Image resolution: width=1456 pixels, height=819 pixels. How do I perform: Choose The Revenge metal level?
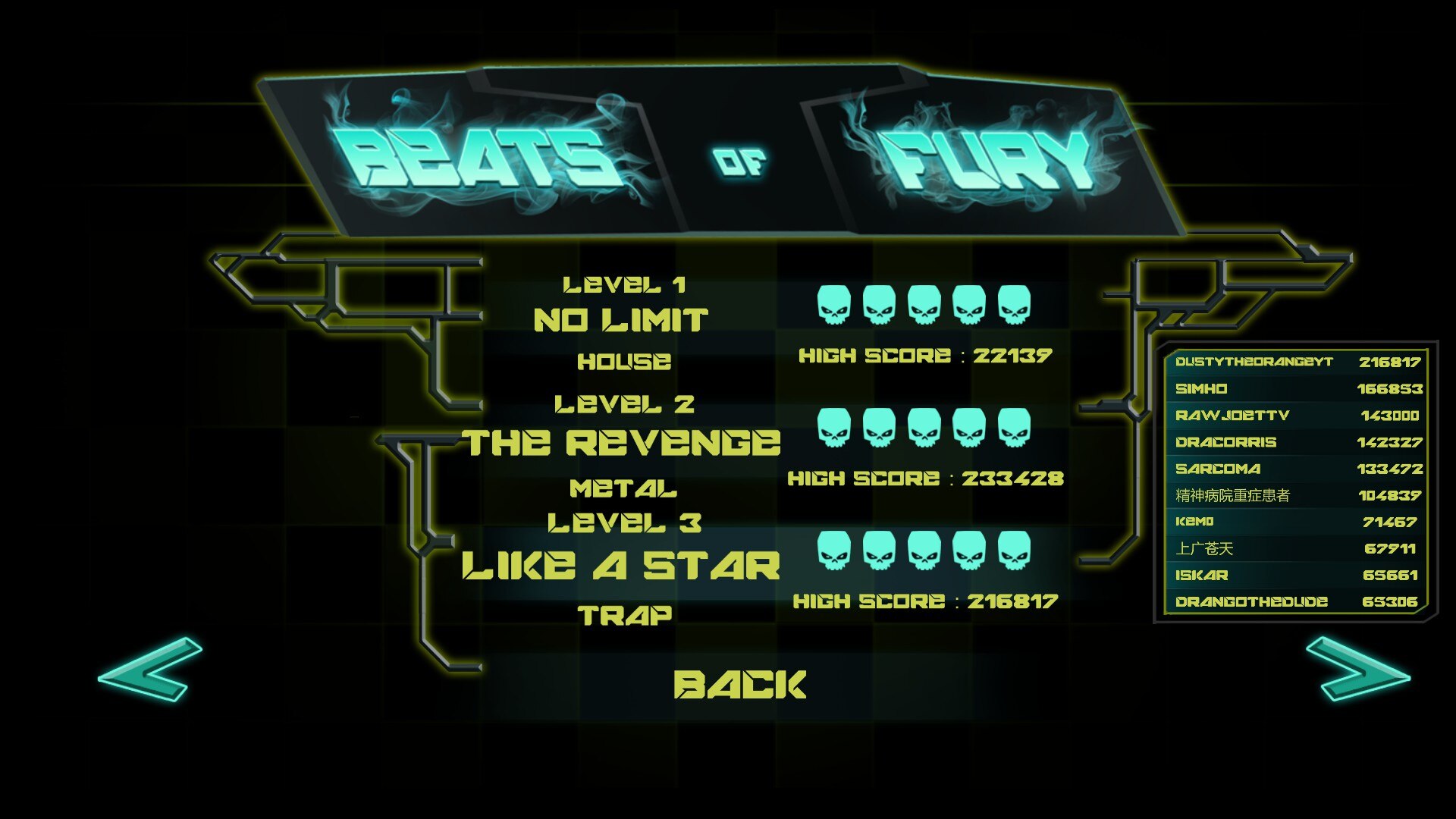click(621, 444)
